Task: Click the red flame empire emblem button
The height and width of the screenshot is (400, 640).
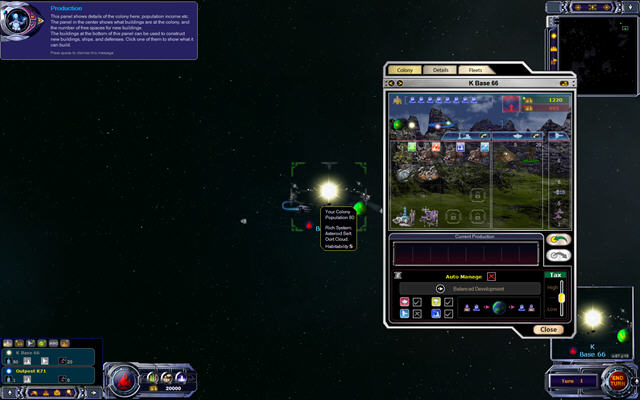Action: [125, 379]
